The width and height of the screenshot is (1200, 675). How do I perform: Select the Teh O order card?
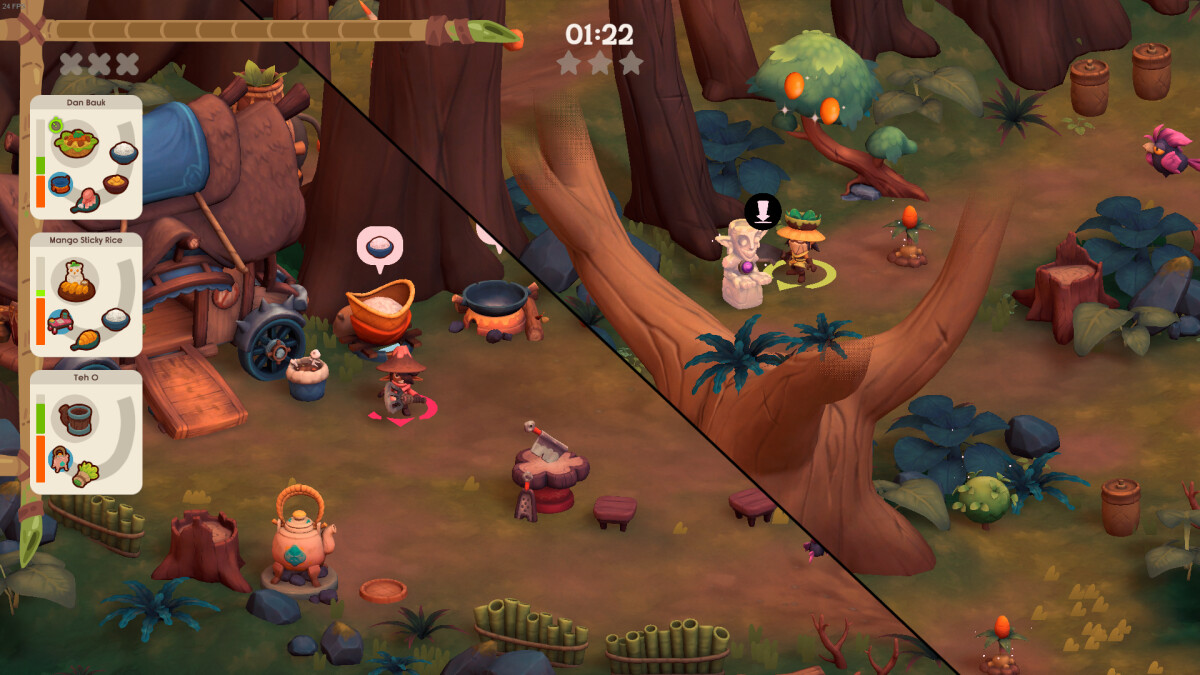tap(86, 432)
